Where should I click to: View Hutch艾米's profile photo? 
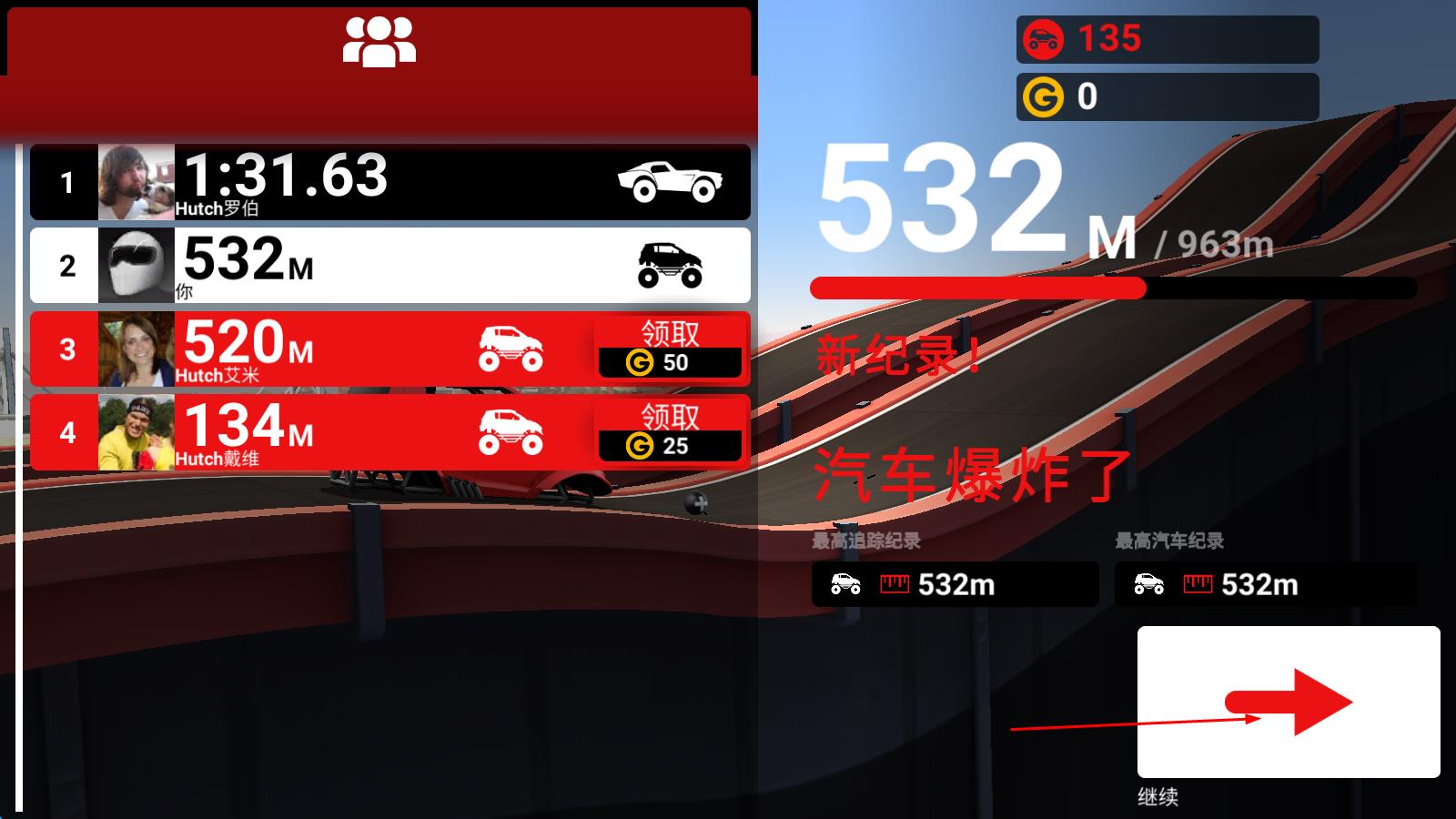tap(136, 349)
